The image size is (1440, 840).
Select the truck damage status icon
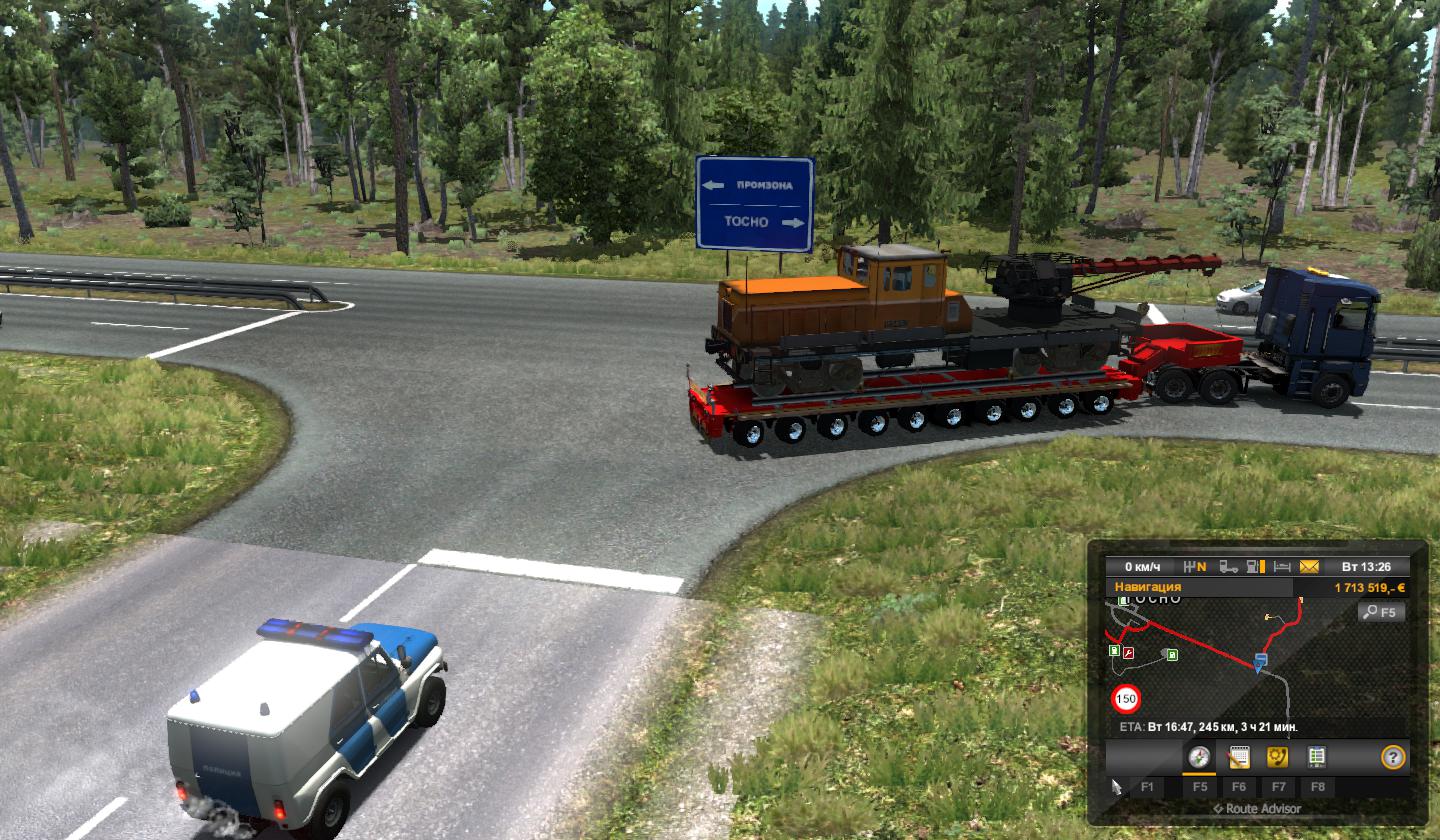pos(1228,566)
